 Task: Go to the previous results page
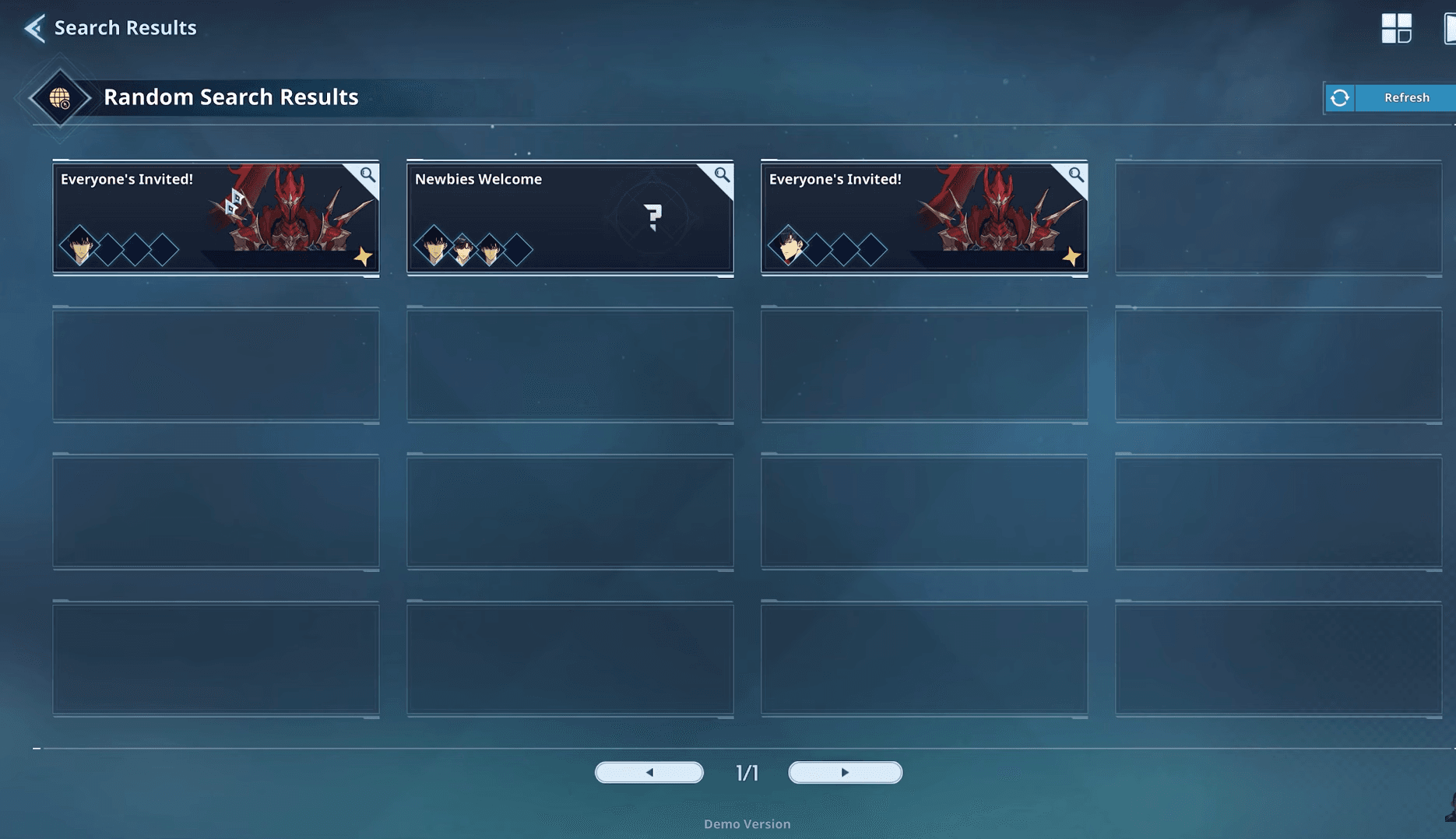coord(649,772)
